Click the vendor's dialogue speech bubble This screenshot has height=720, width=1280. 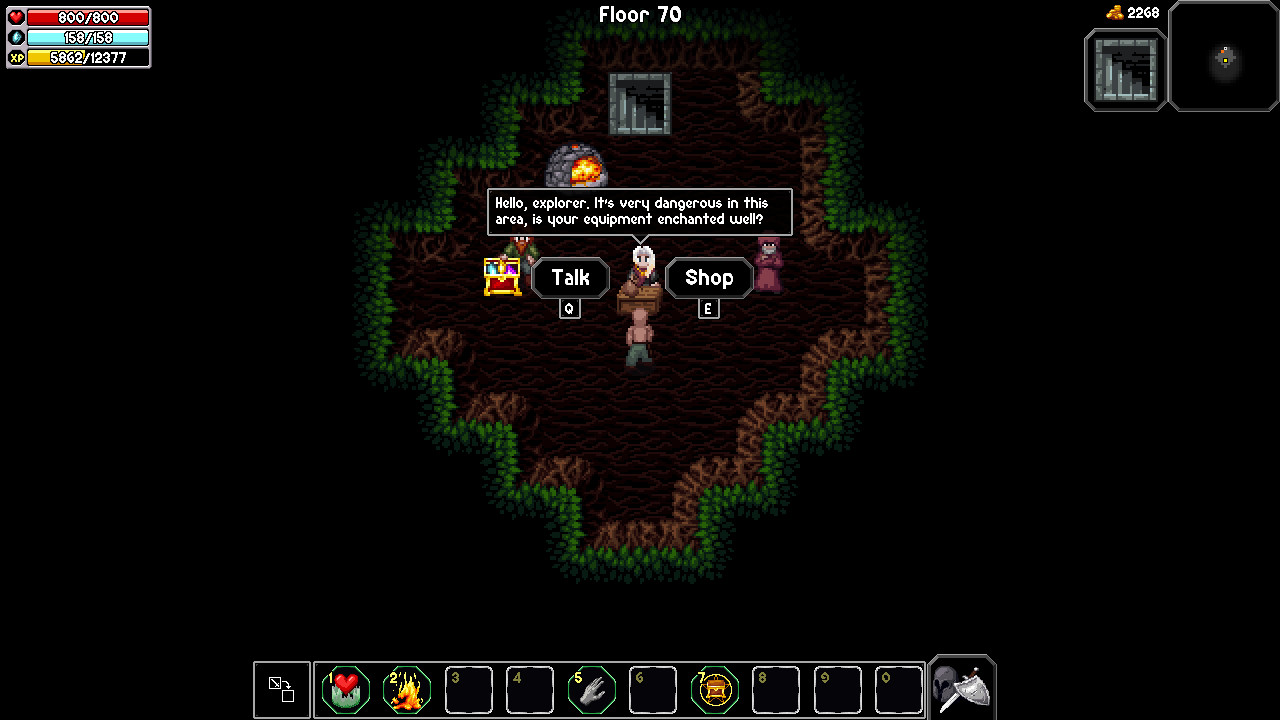click(x=639, y=211)
